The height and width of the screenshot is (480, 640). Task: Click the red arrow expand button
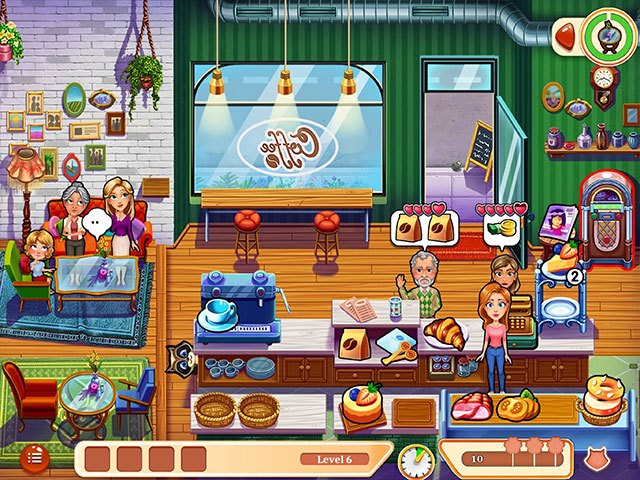point(566,36)
